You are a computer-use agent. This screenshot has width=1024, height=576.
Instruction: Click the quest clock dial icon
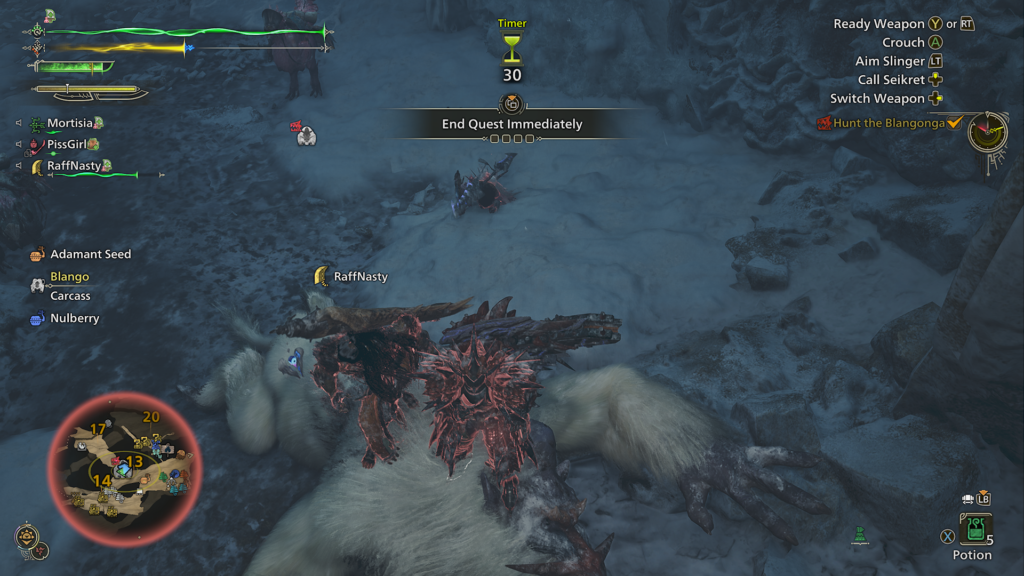tap(987, 132)
